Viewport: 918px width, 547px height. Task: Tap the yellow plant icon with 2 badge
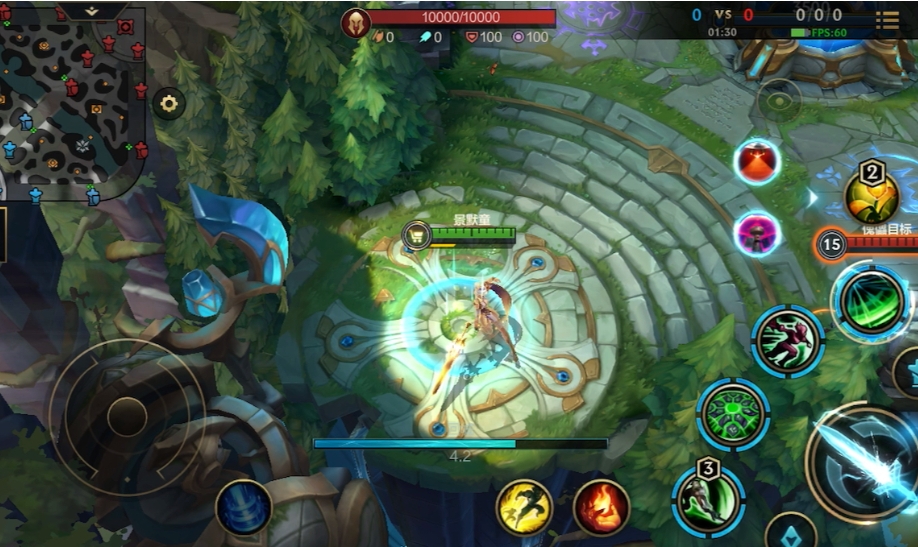871,196
